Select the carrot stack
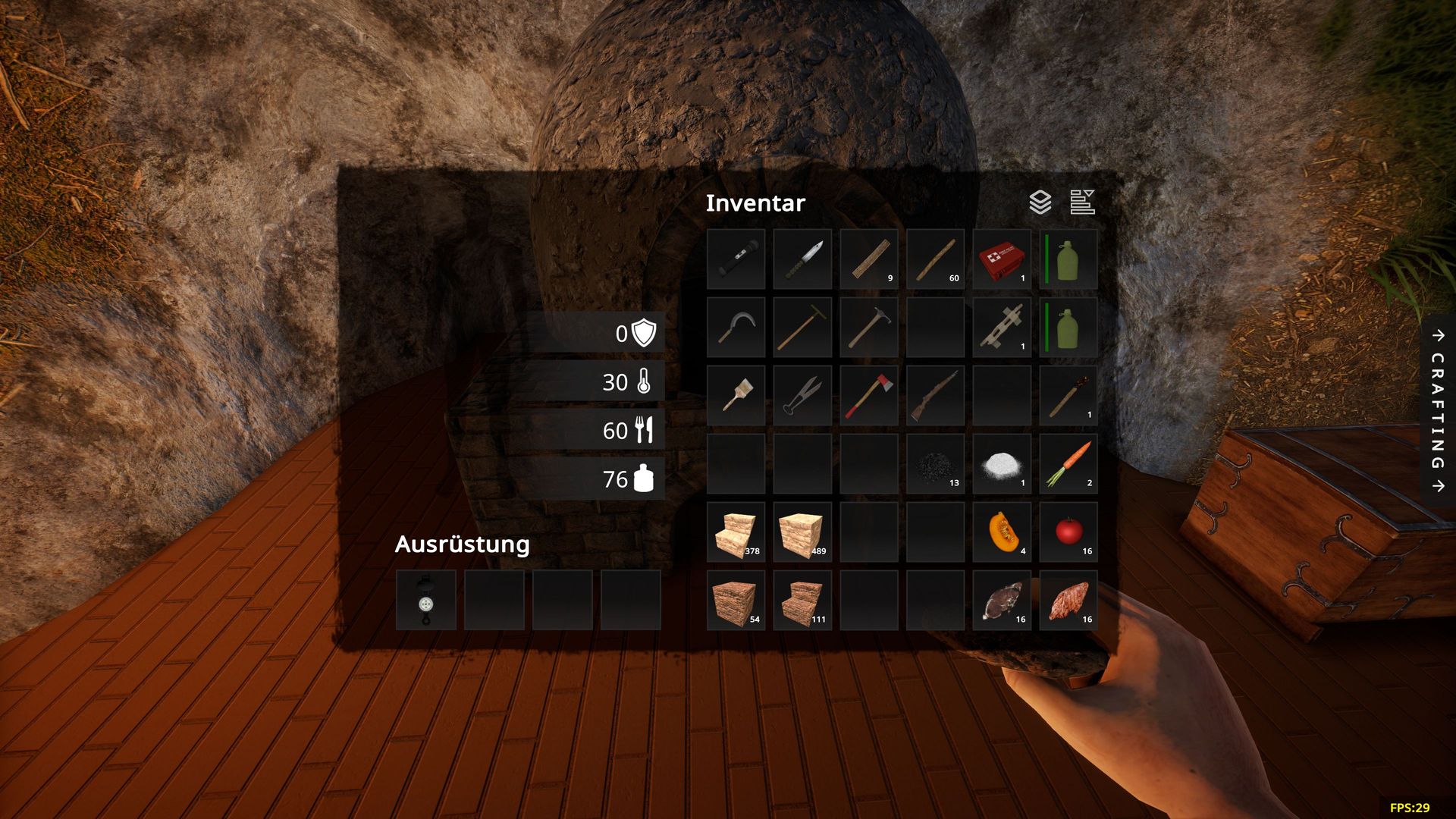Viewport: 1456px width, 819px height. click(1068, 464)
